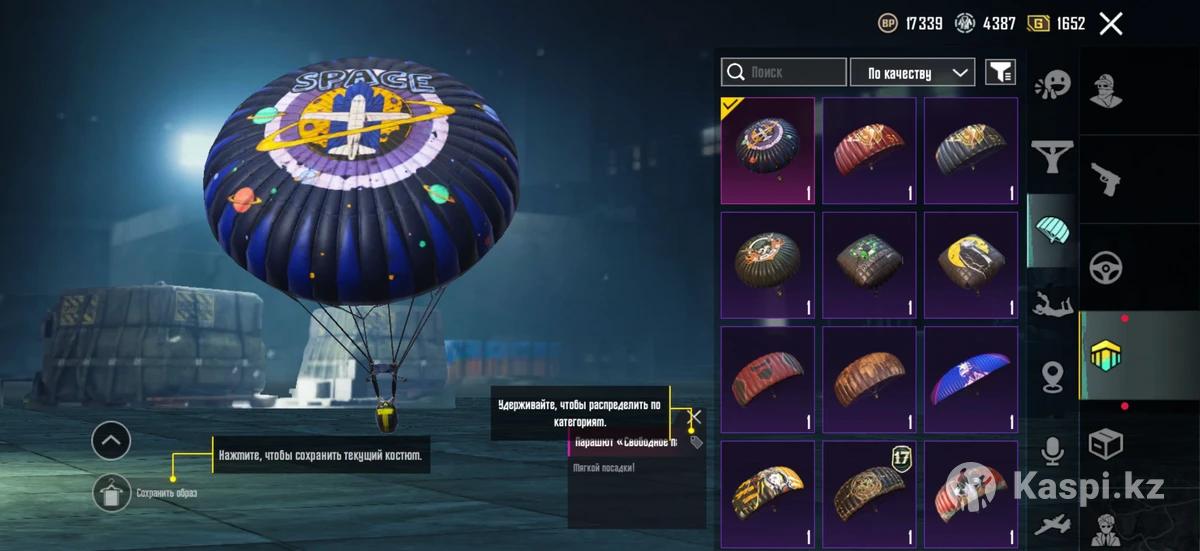Save the current look with Сохранить образ
Viewport: 1200px width, 551px height.
coord(112,493)
